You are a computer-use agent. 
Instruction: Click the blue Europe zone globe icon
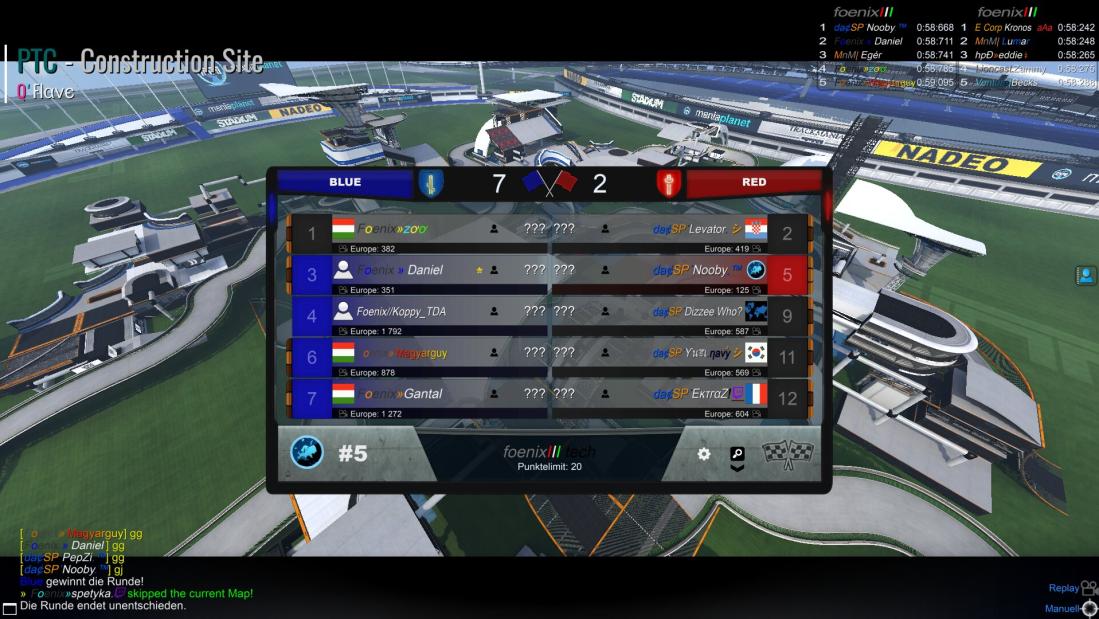point(307,453)
